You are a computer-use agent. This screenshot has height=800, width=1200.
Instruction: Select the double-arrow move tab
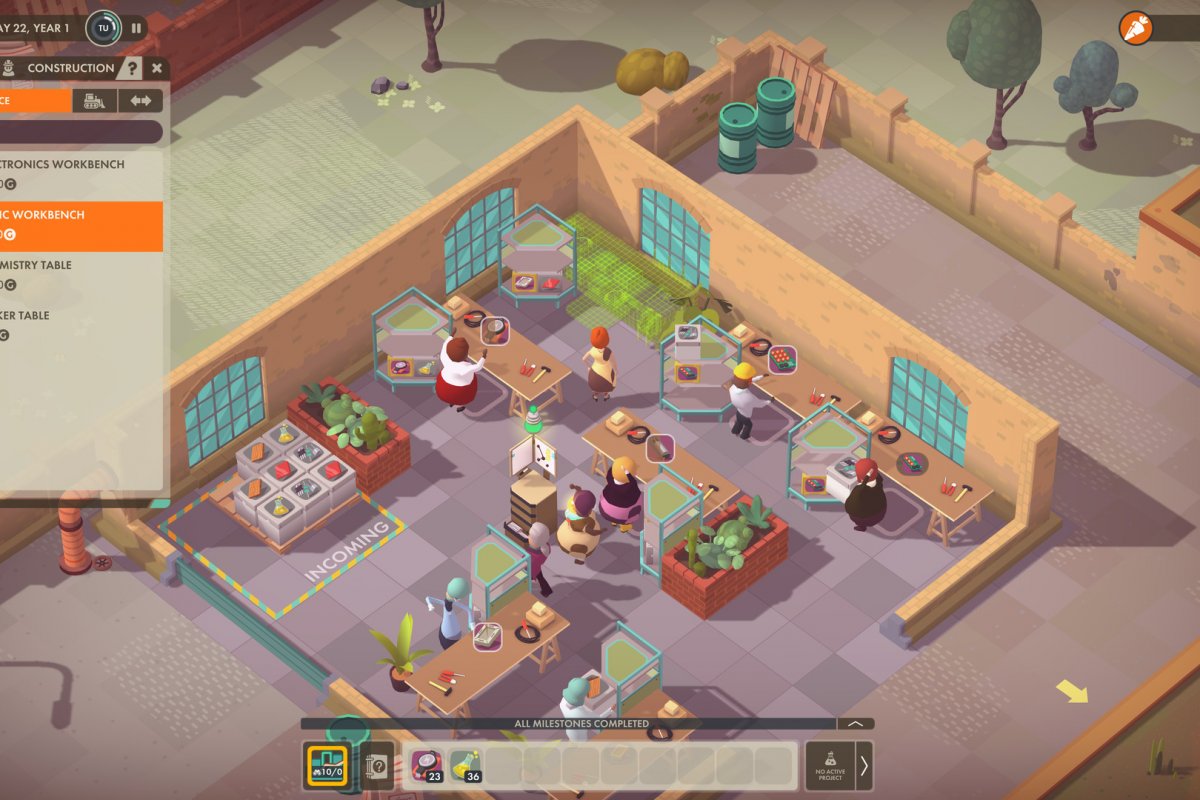(x=140, y=100)
